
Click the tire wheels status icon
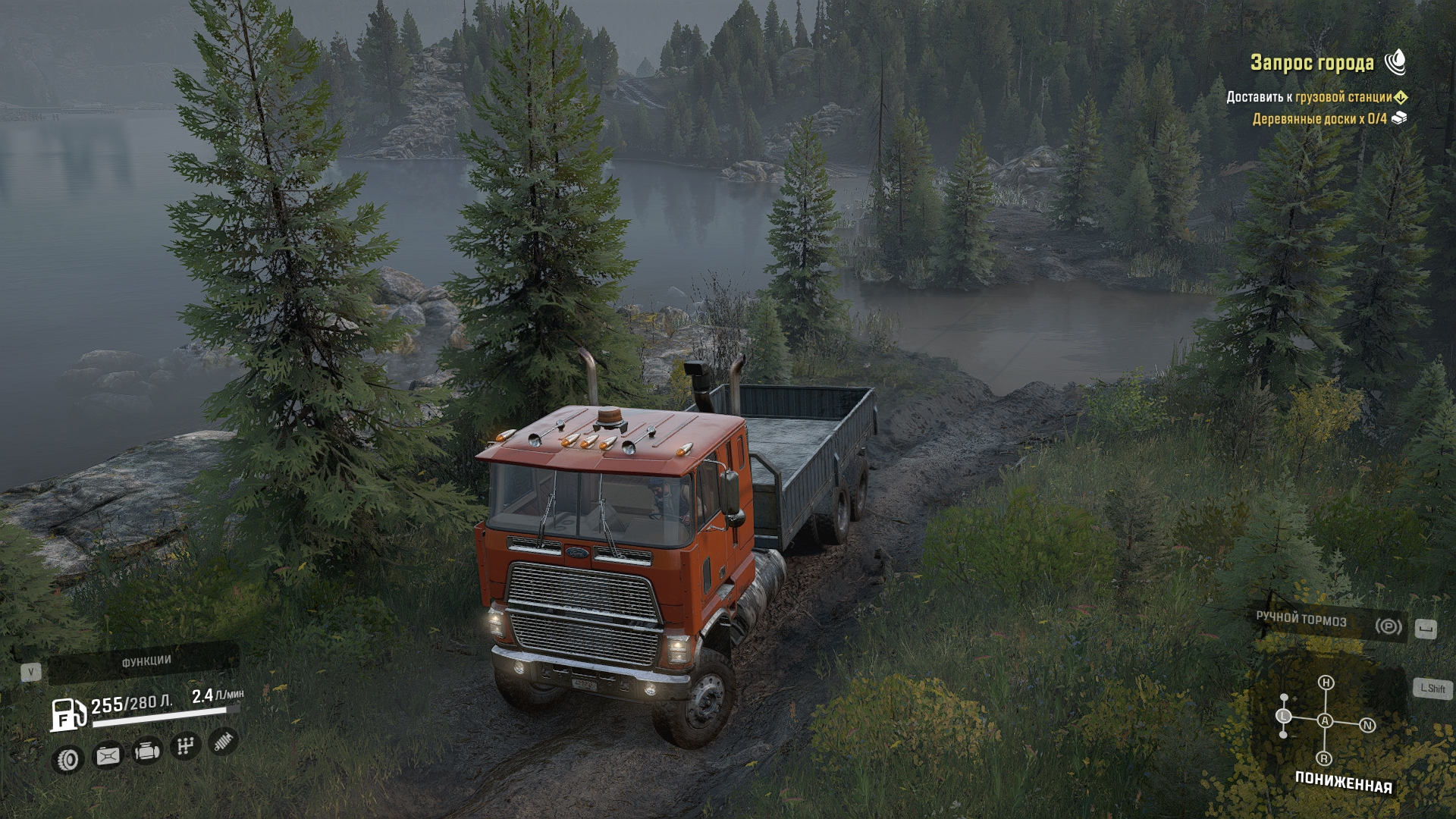click(x=67, y=759)
